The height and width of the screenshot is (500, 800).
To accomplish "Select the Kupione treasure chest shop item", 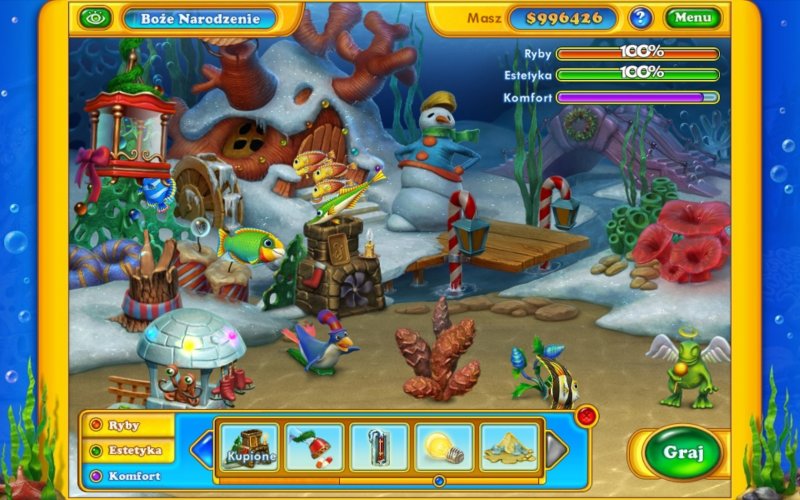I will pos(249,447).
